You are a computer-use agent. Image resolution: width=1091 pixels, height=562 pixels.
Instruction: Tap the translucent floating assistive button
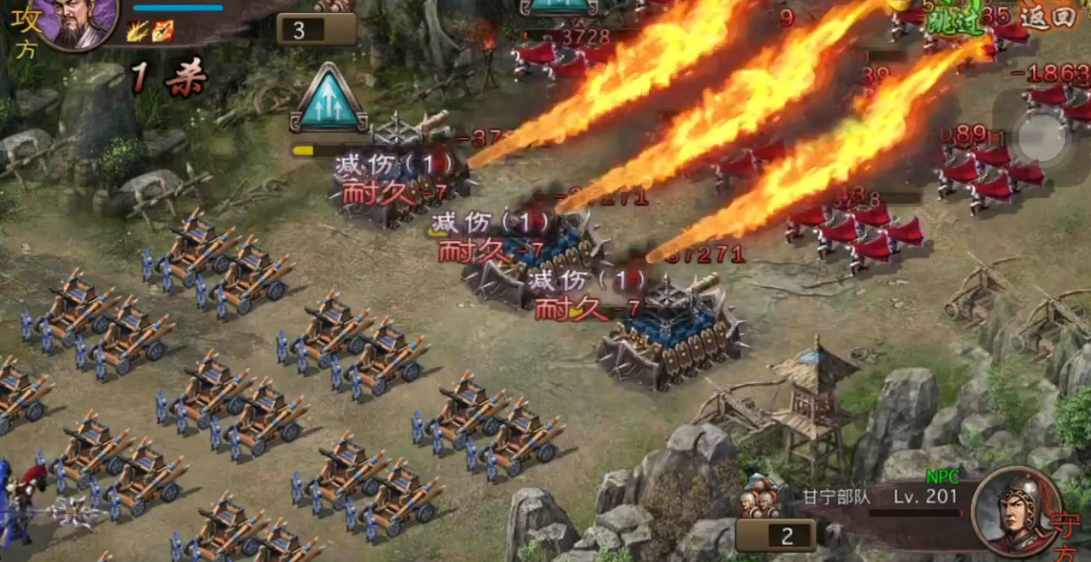click(1043, 136)
